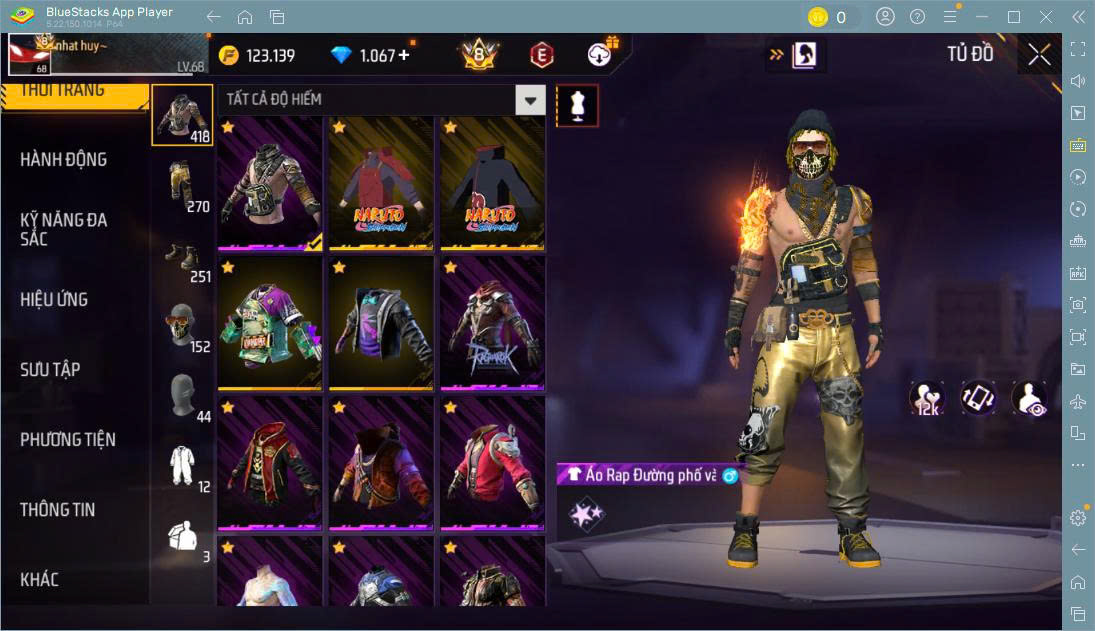Select the Khác category

coord(40,579)
